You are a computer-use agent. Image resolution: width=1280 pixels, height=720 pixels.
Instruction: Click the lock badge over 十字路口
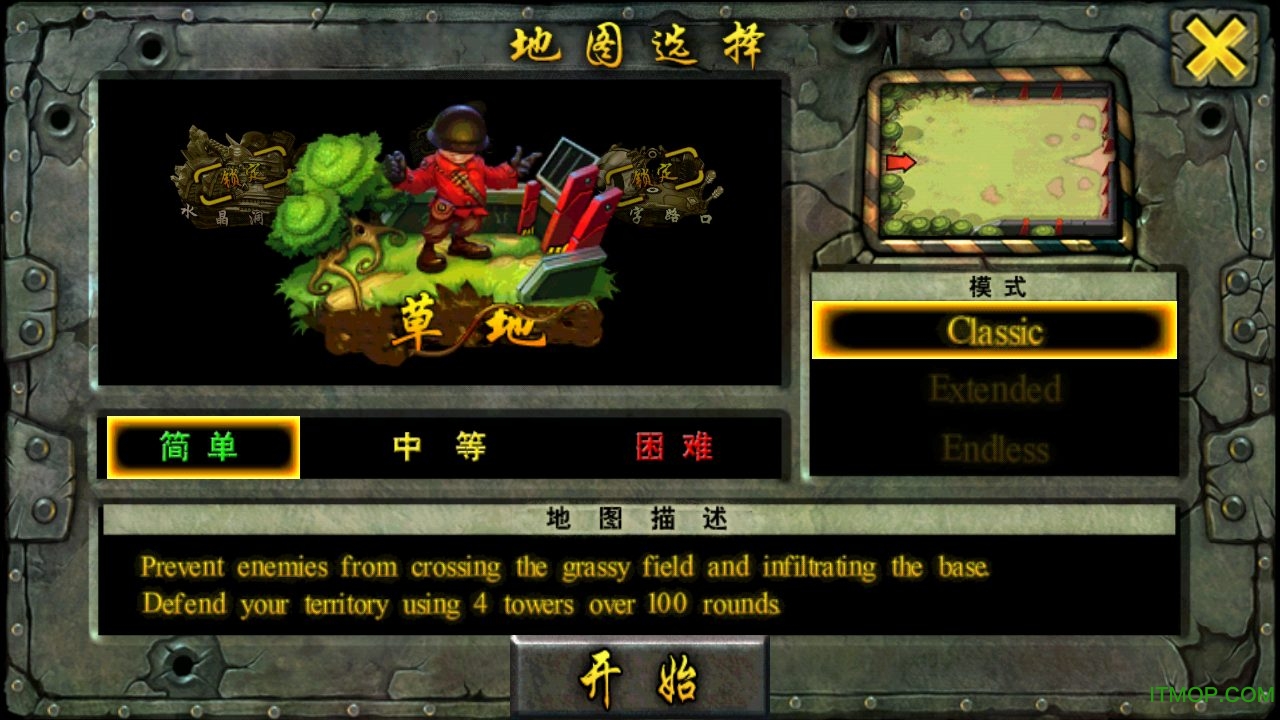pyautogui.click(x=651, y=172)
